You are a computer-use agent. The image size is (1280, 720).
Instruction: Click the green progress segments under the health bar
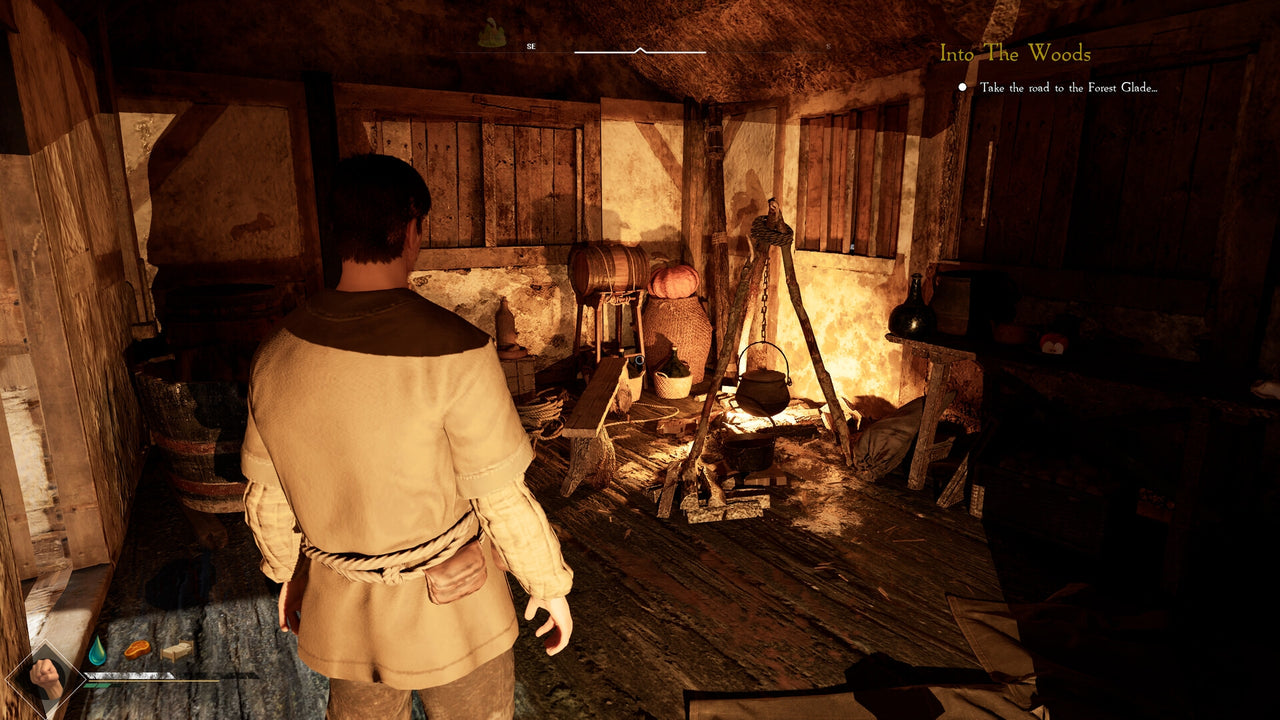coord(95,686)
